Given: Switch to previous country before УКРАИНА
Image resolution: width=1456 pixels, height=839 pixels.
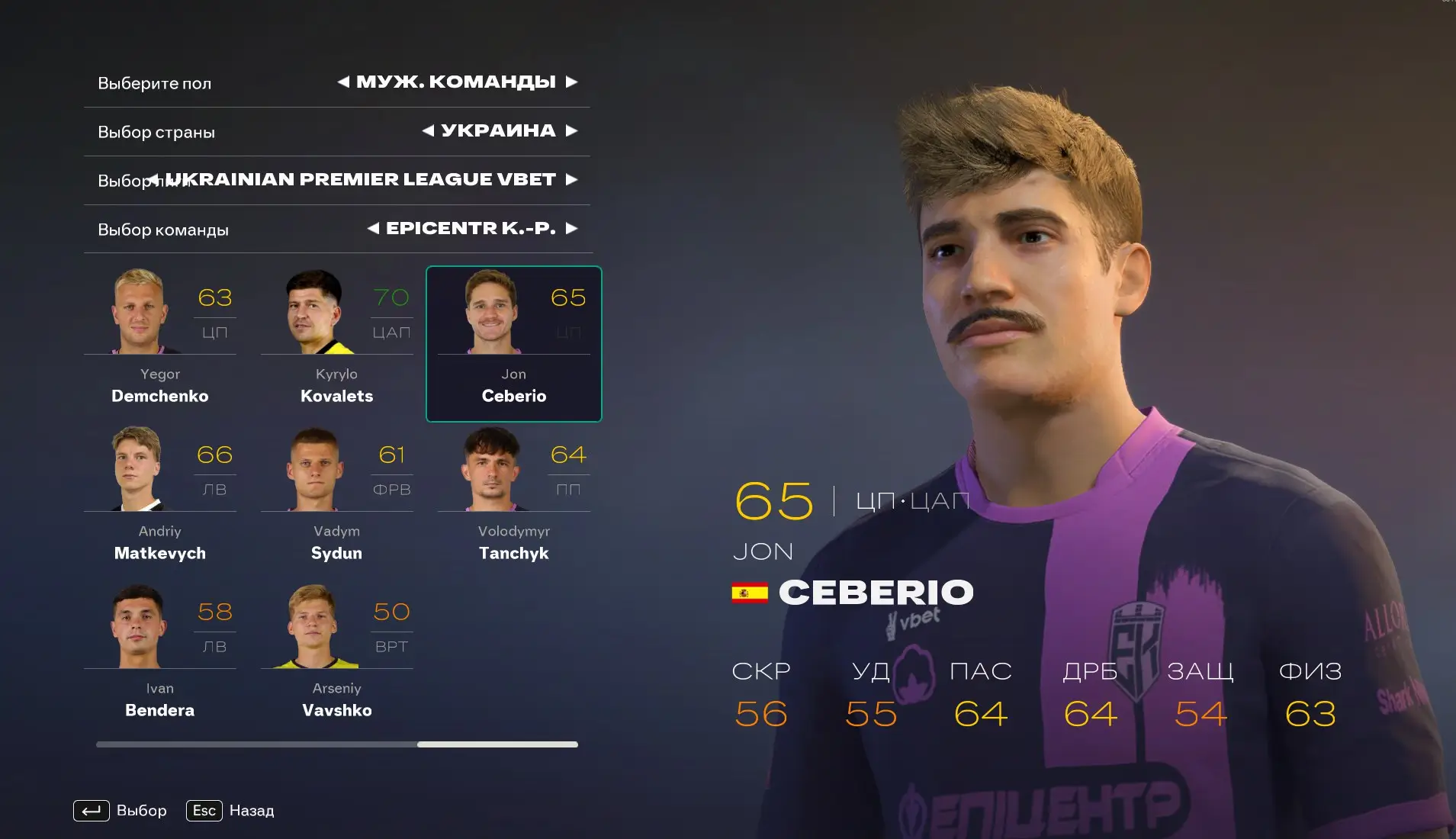Looking at the screenshot, I should click(x=429, y=131).
